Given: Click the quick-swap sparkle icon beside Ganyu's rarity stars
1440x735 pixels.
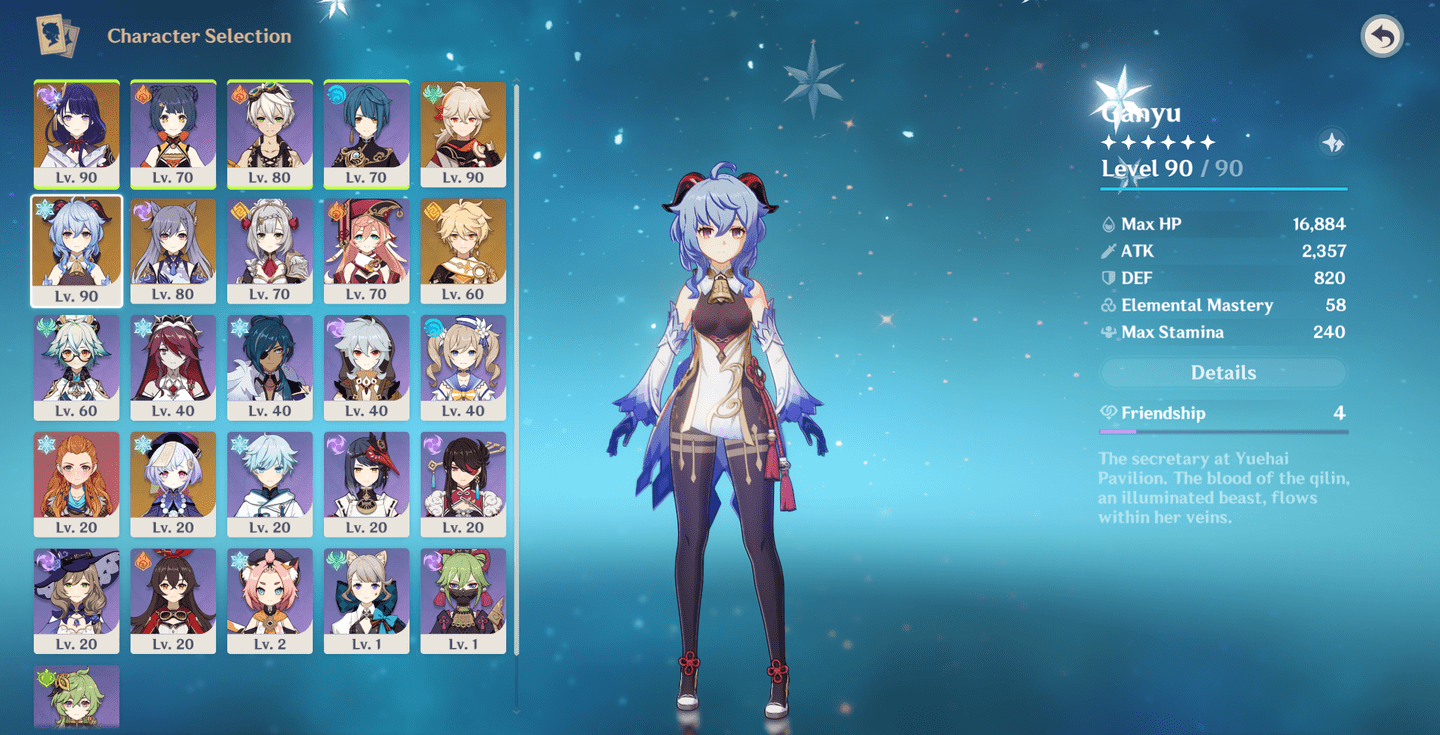Looking at the screenshot, I should tap(1332, 143).
